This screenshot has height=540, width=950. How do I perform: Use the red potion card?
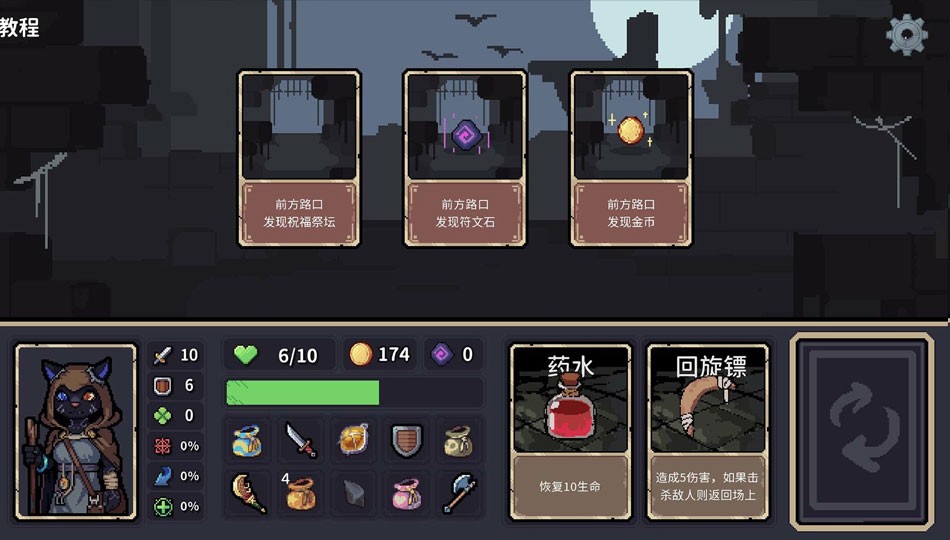point(571,432)
